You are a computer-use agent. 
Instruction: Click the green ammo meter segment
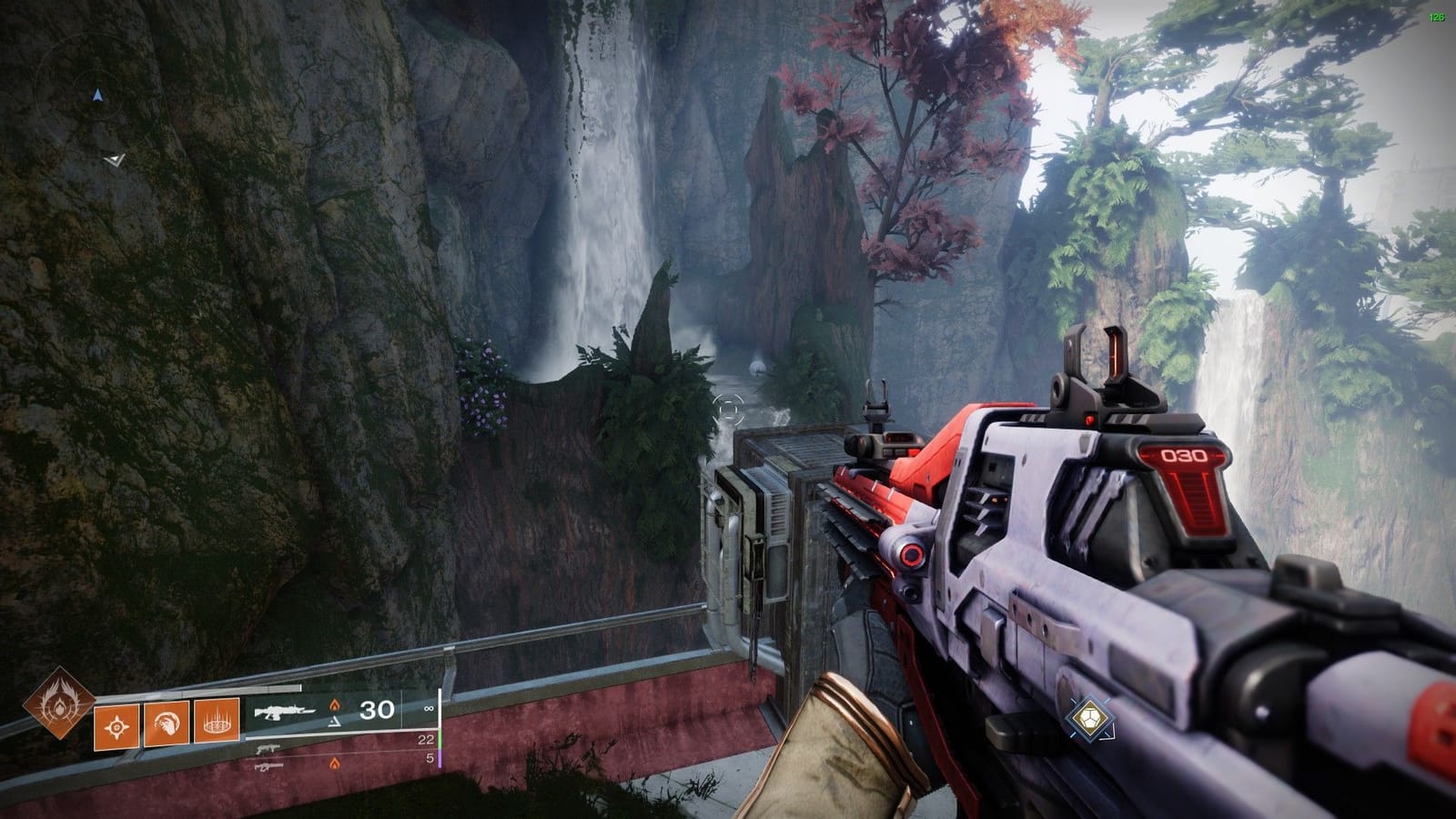(440, 738)
